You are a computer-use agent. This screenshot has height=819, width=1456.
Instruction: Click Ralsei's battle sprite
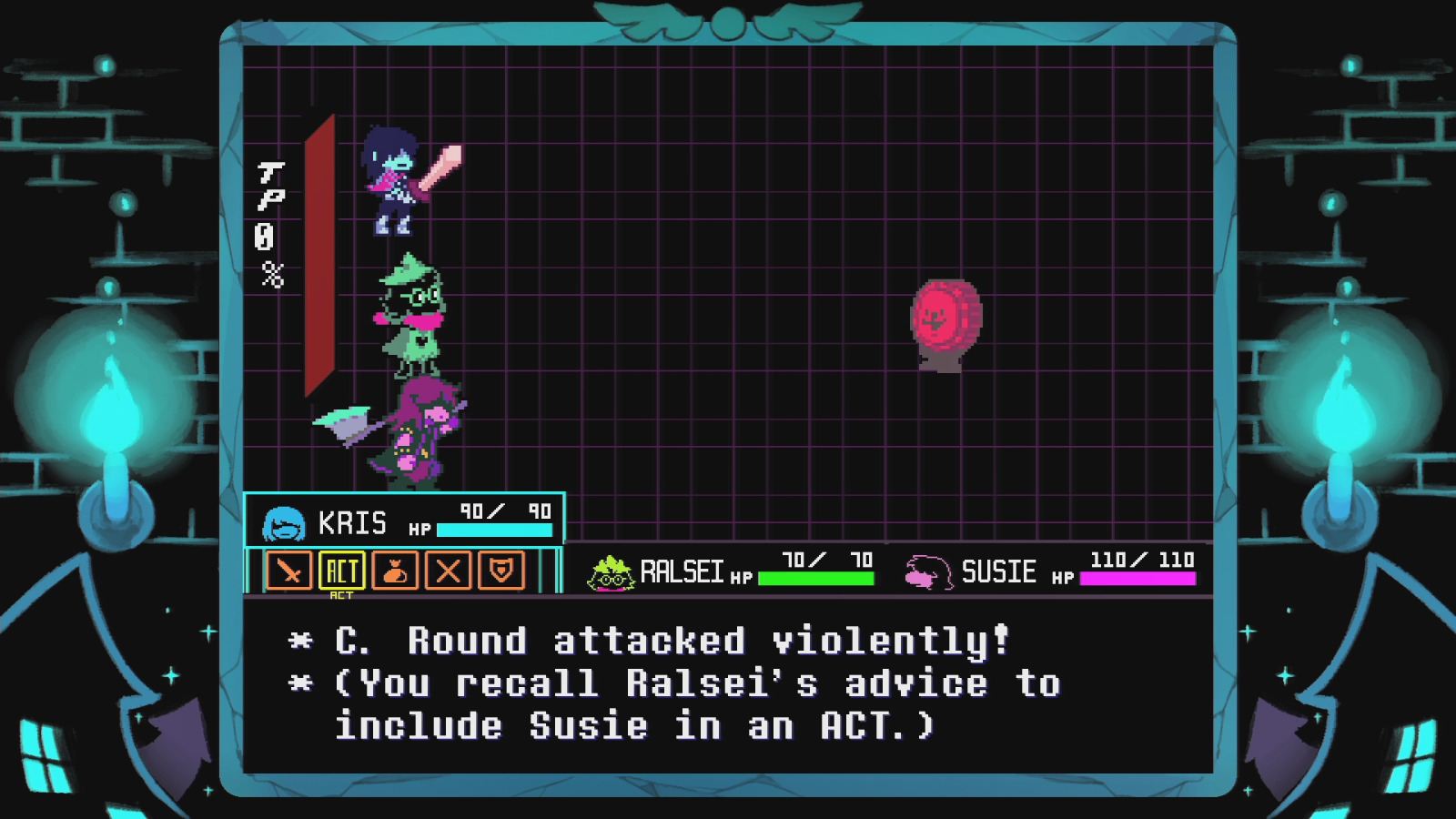(x=414, y=318)
